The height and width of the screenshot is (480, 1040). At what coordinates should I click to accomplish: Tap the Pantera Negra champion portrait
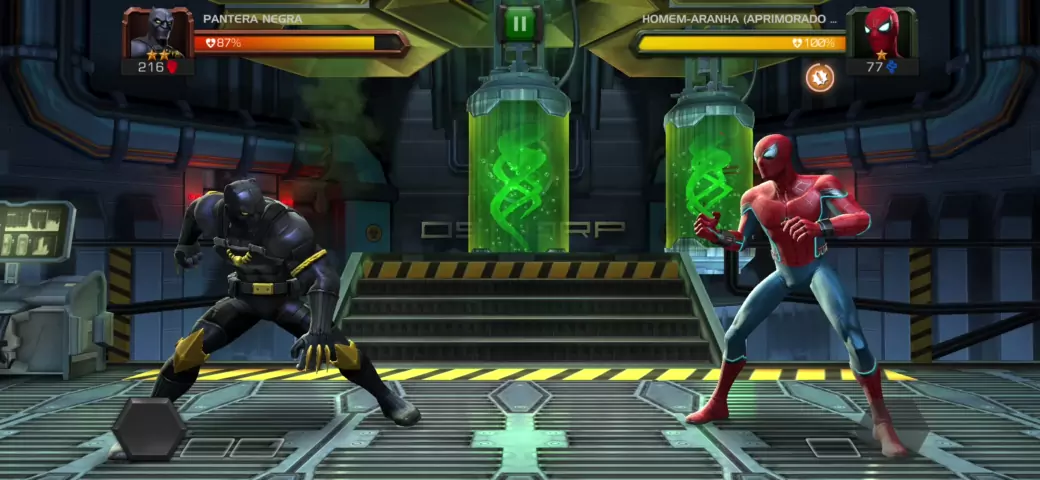(156, 33)
